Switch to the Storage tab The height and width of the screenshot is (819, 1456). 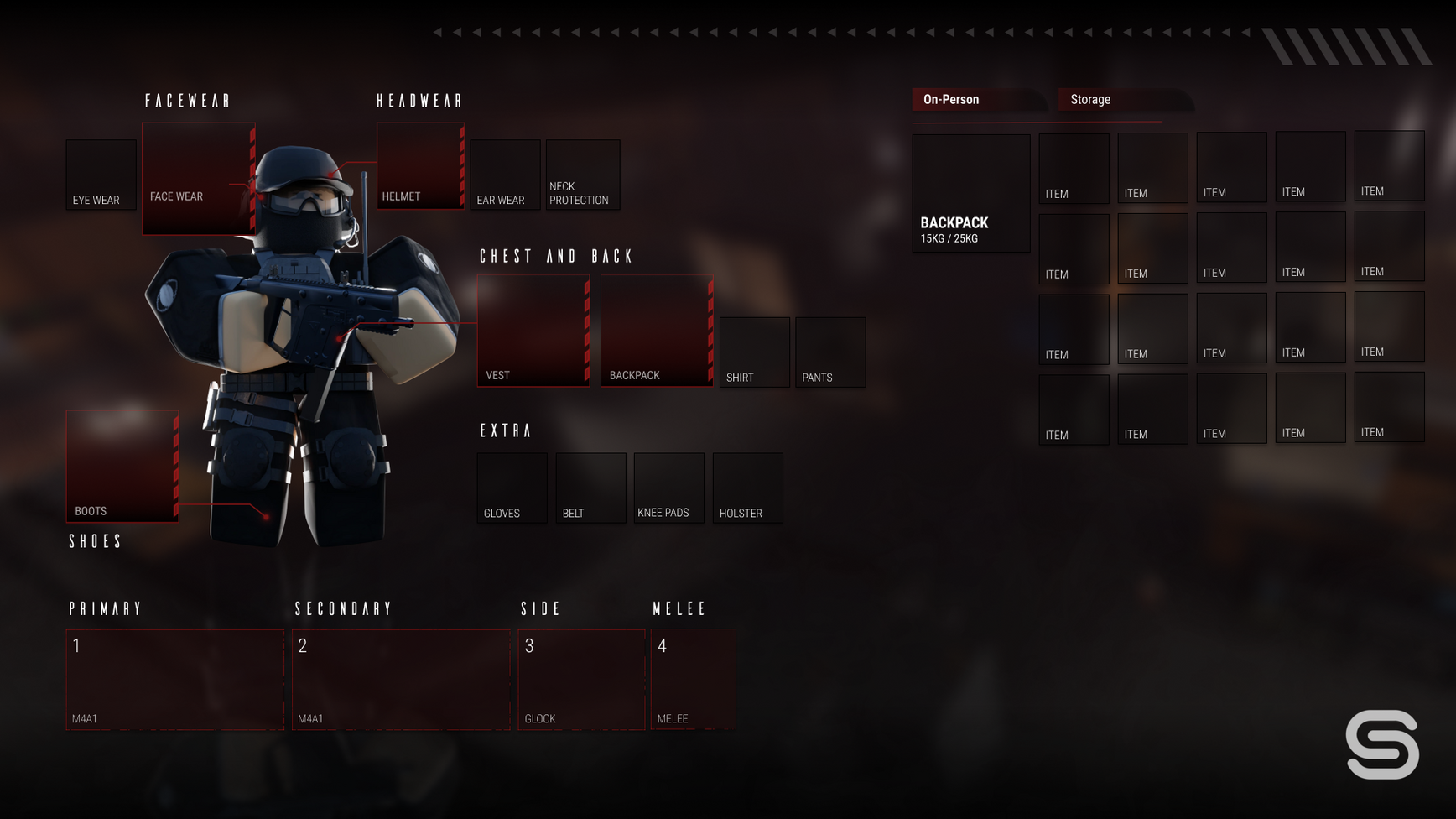[1124, 100]
